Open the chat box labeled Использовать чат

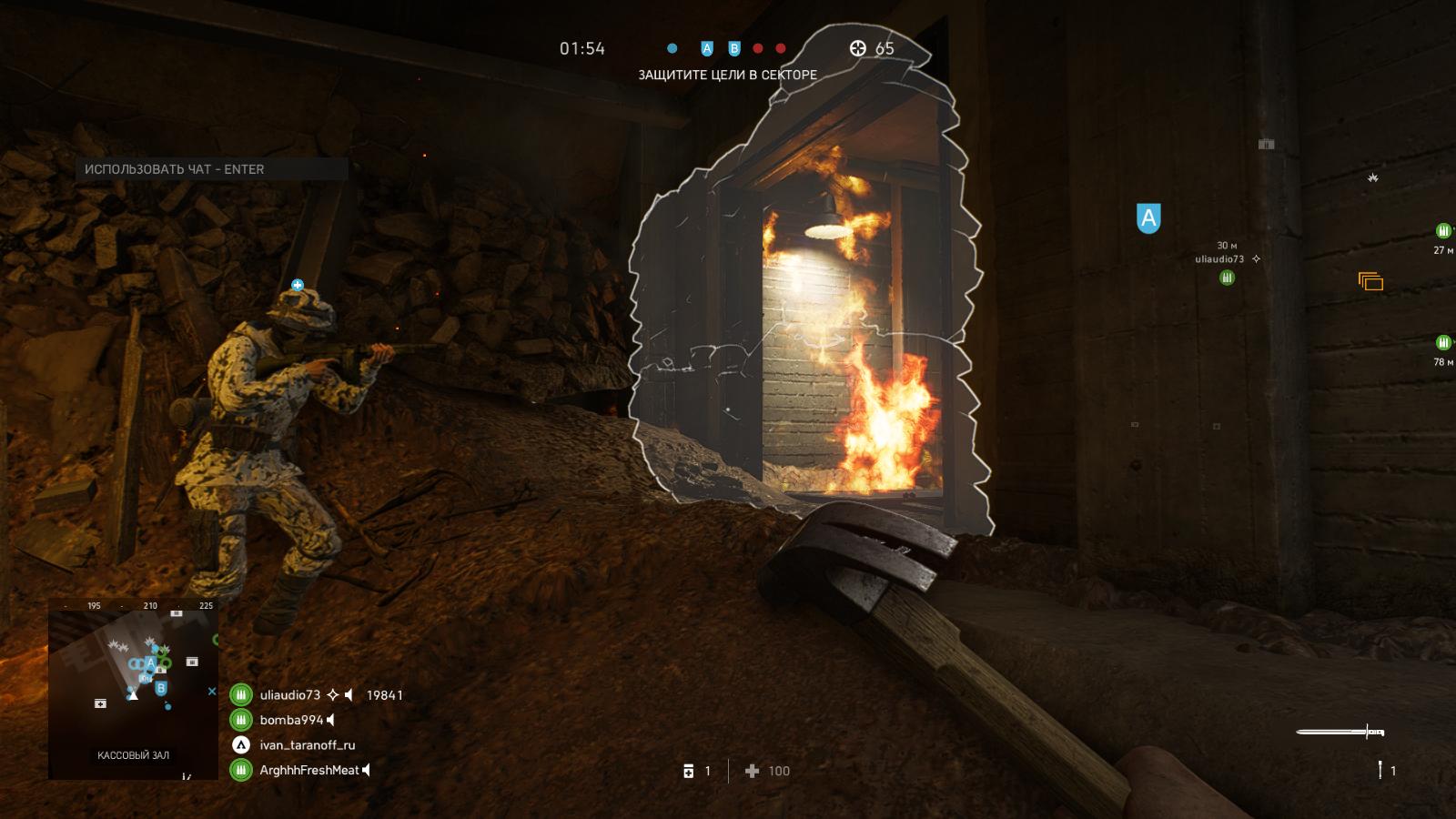click(214, 169)
